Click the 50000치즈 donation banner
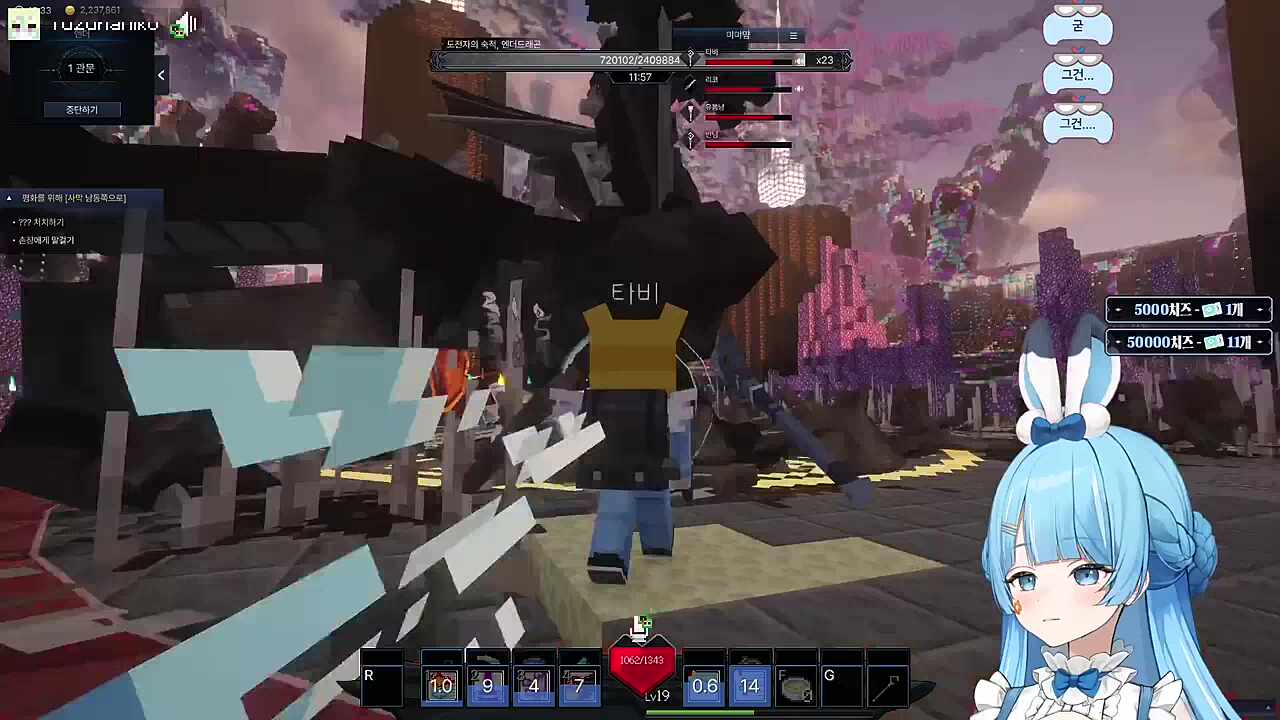 tap(1188, 342)
